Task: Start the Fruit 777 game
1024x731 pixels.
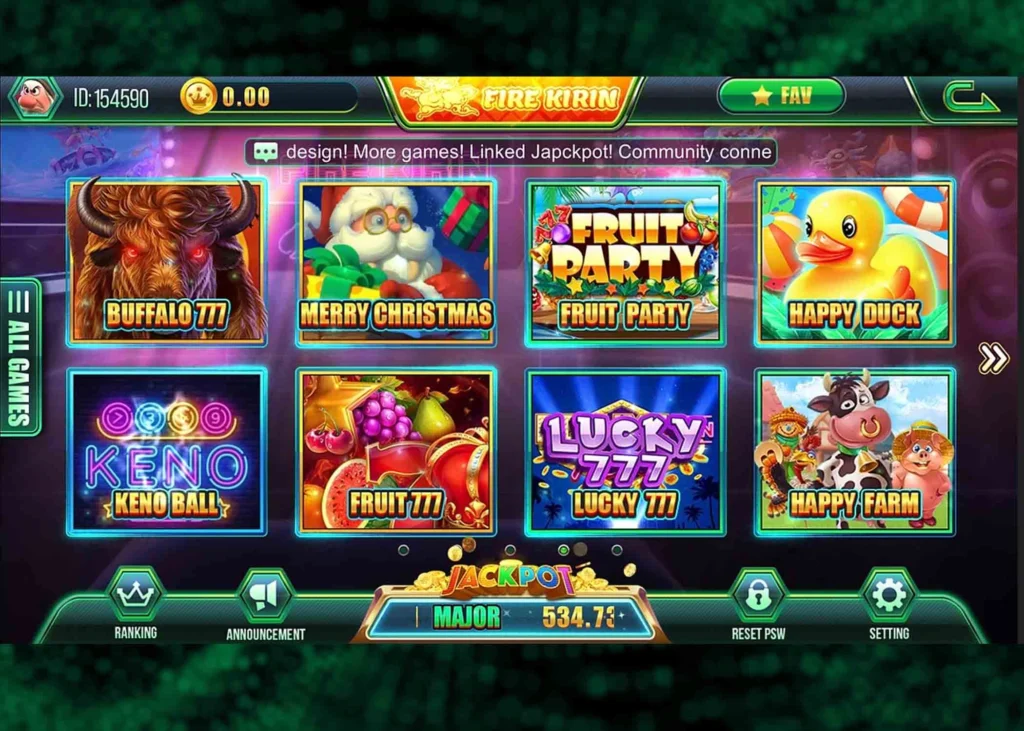Action: point(396,452)
